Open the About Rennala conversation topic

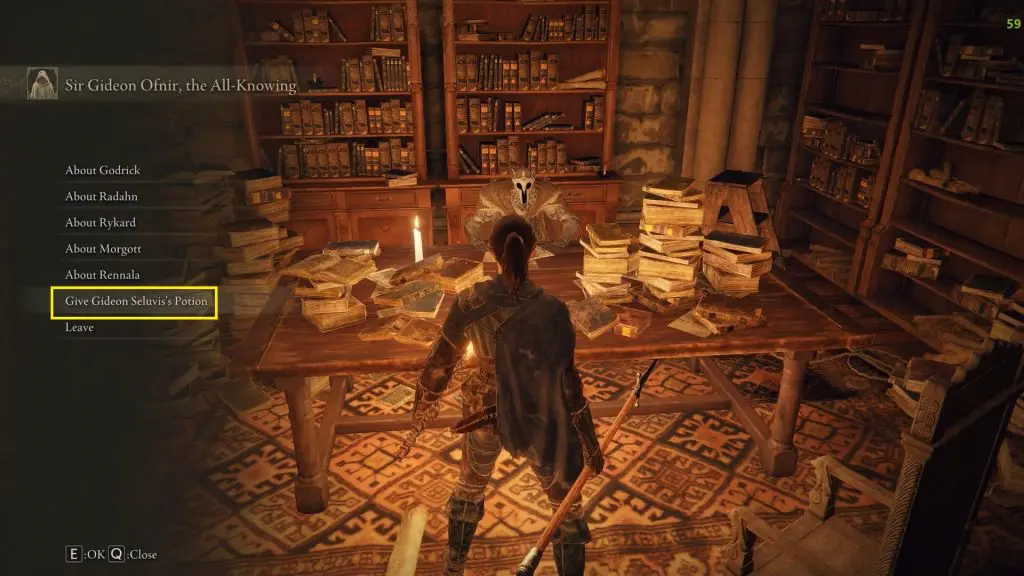click(101, 275)
